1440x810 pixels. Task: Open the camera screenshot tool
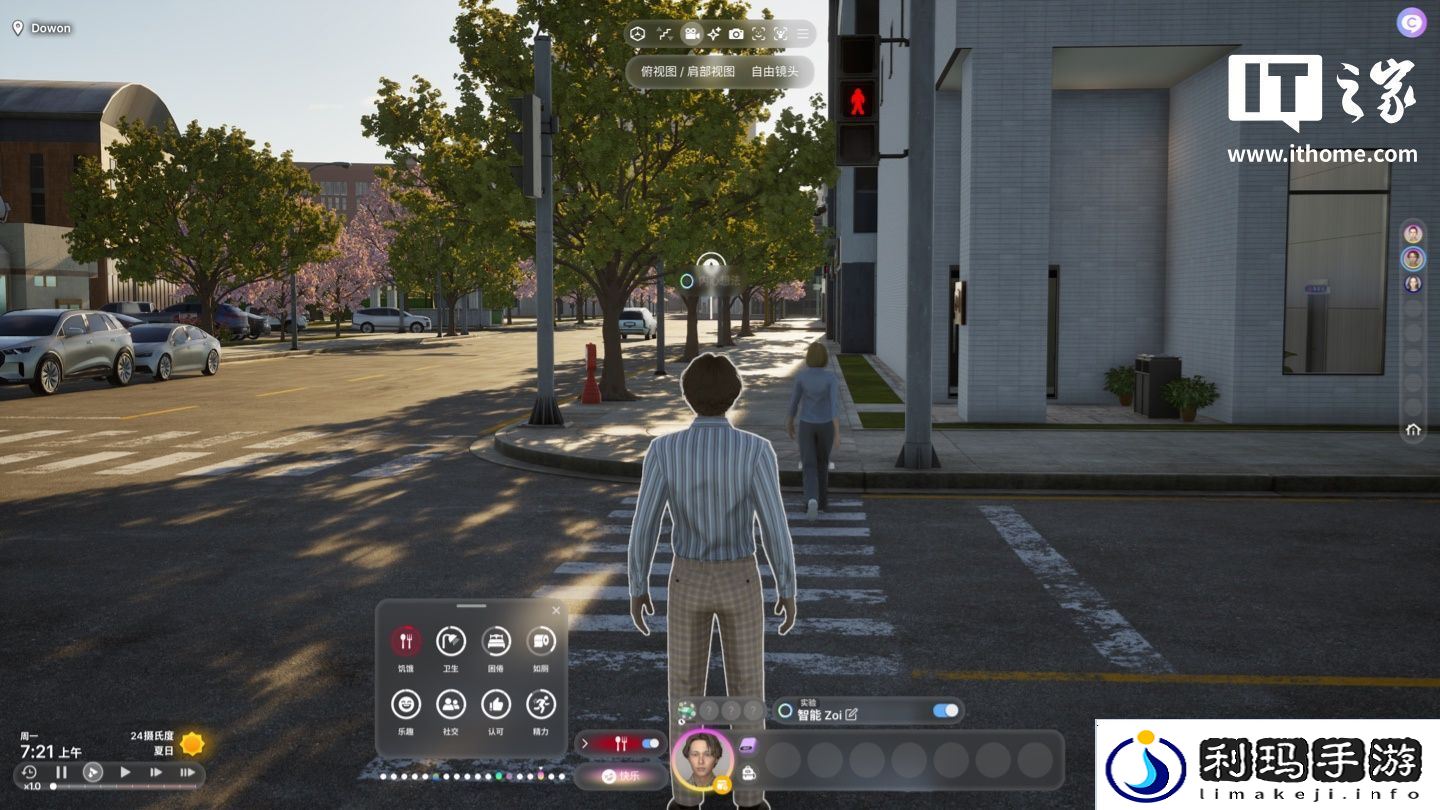click(x=736, y=34)
